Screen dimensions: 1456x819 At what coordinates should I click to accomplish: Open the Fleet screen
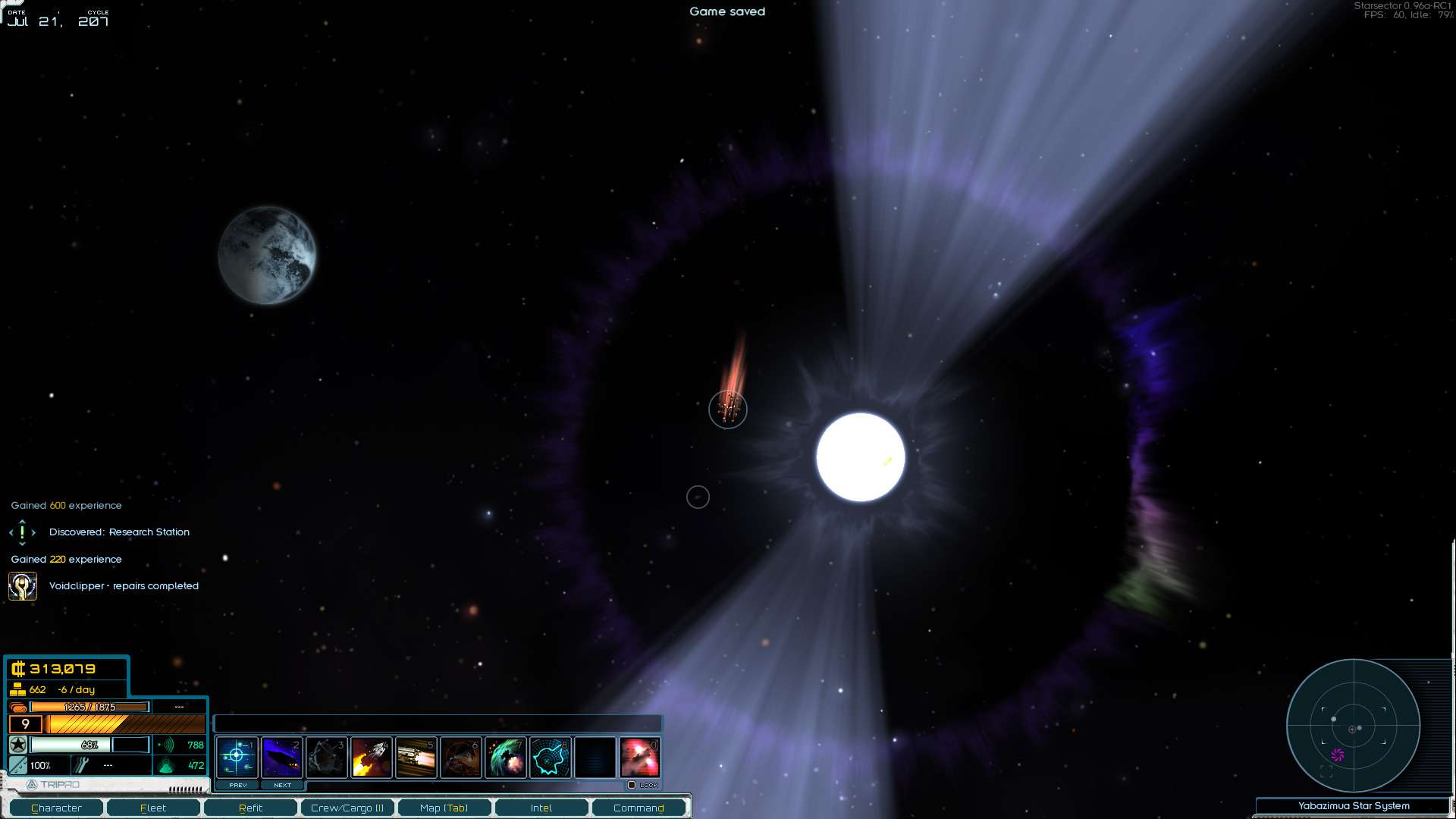[x=153, y=808]
